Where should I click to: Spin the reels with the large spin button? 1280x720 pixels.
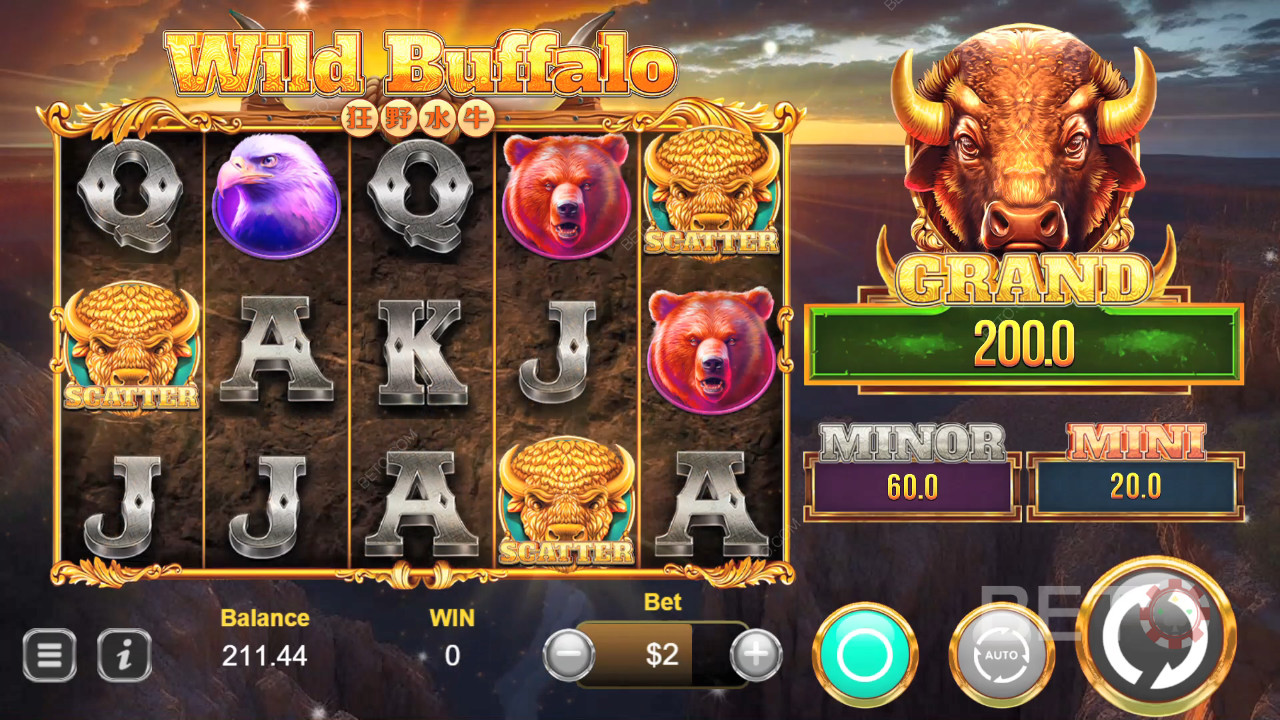[x=1157, y=637]
